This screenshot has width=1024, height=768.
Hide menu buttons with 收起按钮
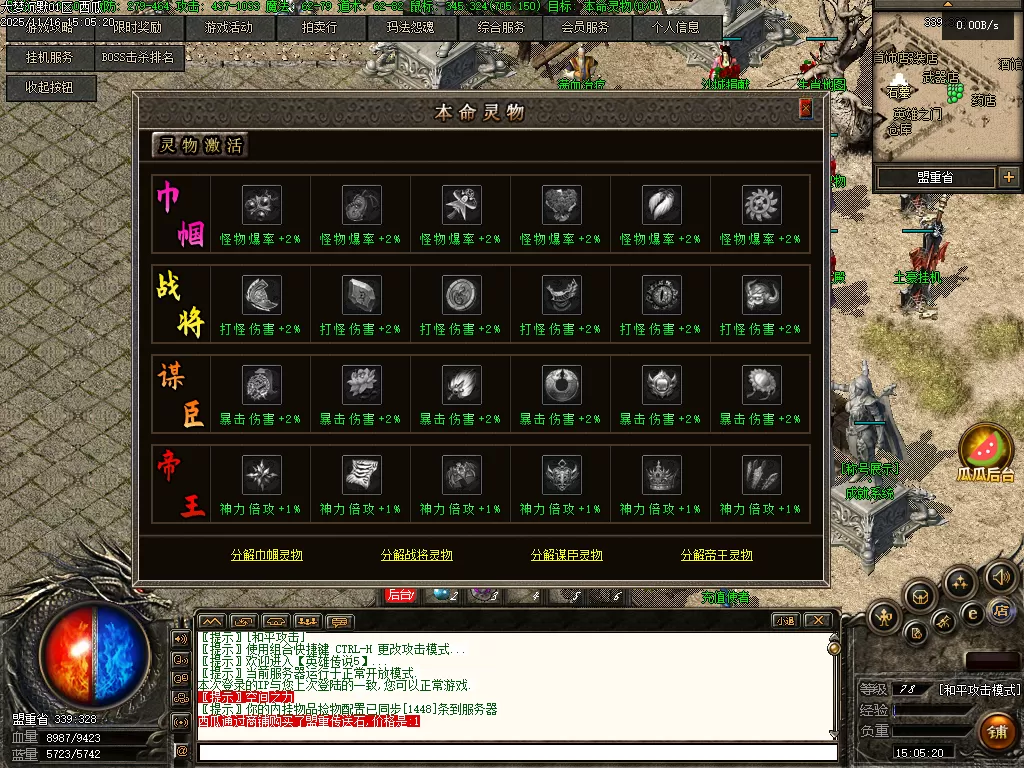coord(50,88)
